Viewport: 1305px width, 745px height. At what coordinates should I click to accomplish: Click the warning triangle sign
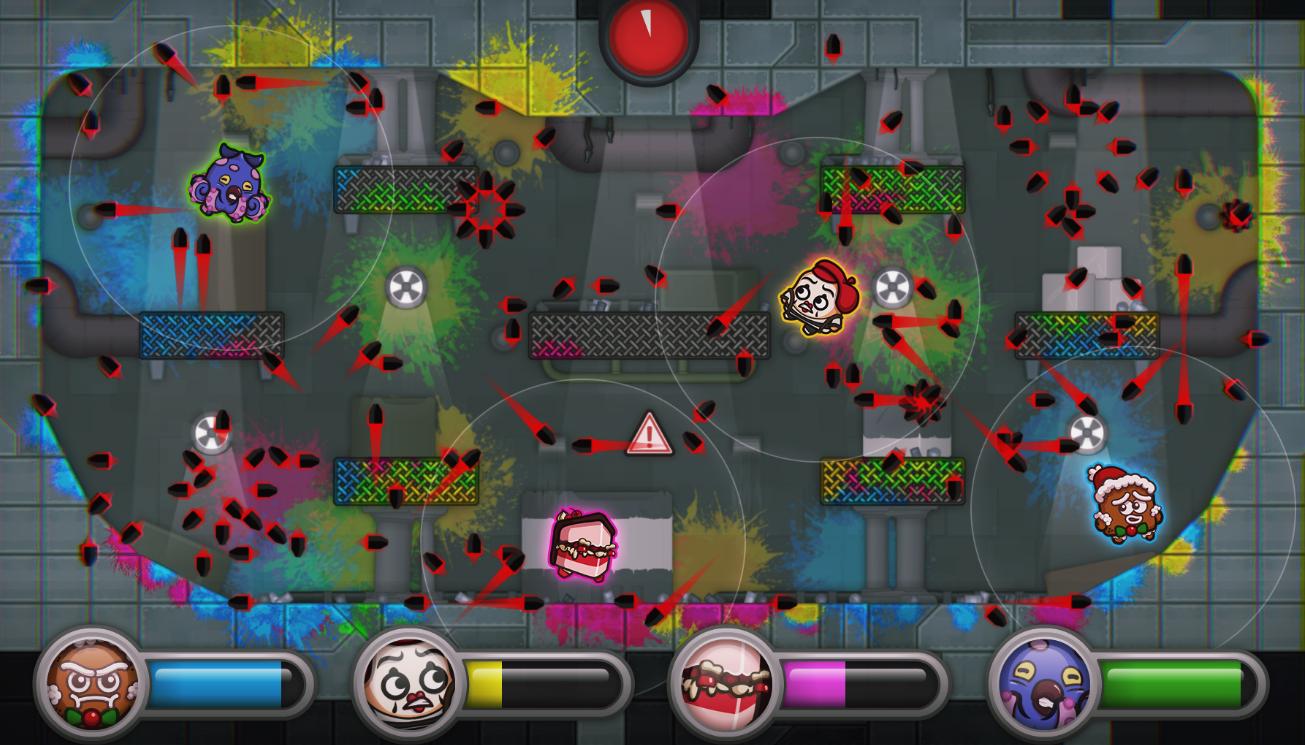click(x=650, y=437)
